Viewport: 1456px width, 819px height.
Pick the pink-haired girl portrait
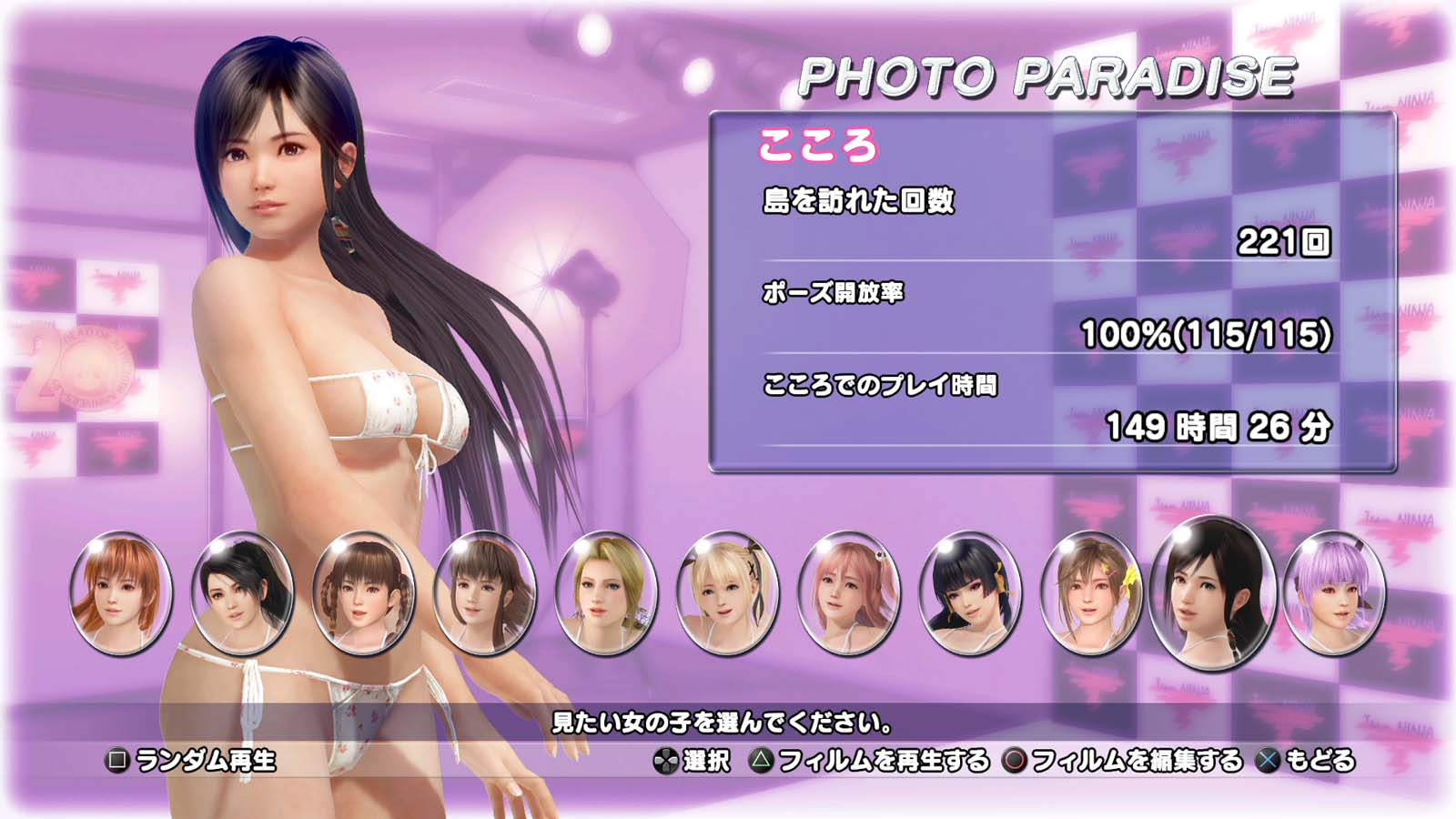(x=848, y=593)
